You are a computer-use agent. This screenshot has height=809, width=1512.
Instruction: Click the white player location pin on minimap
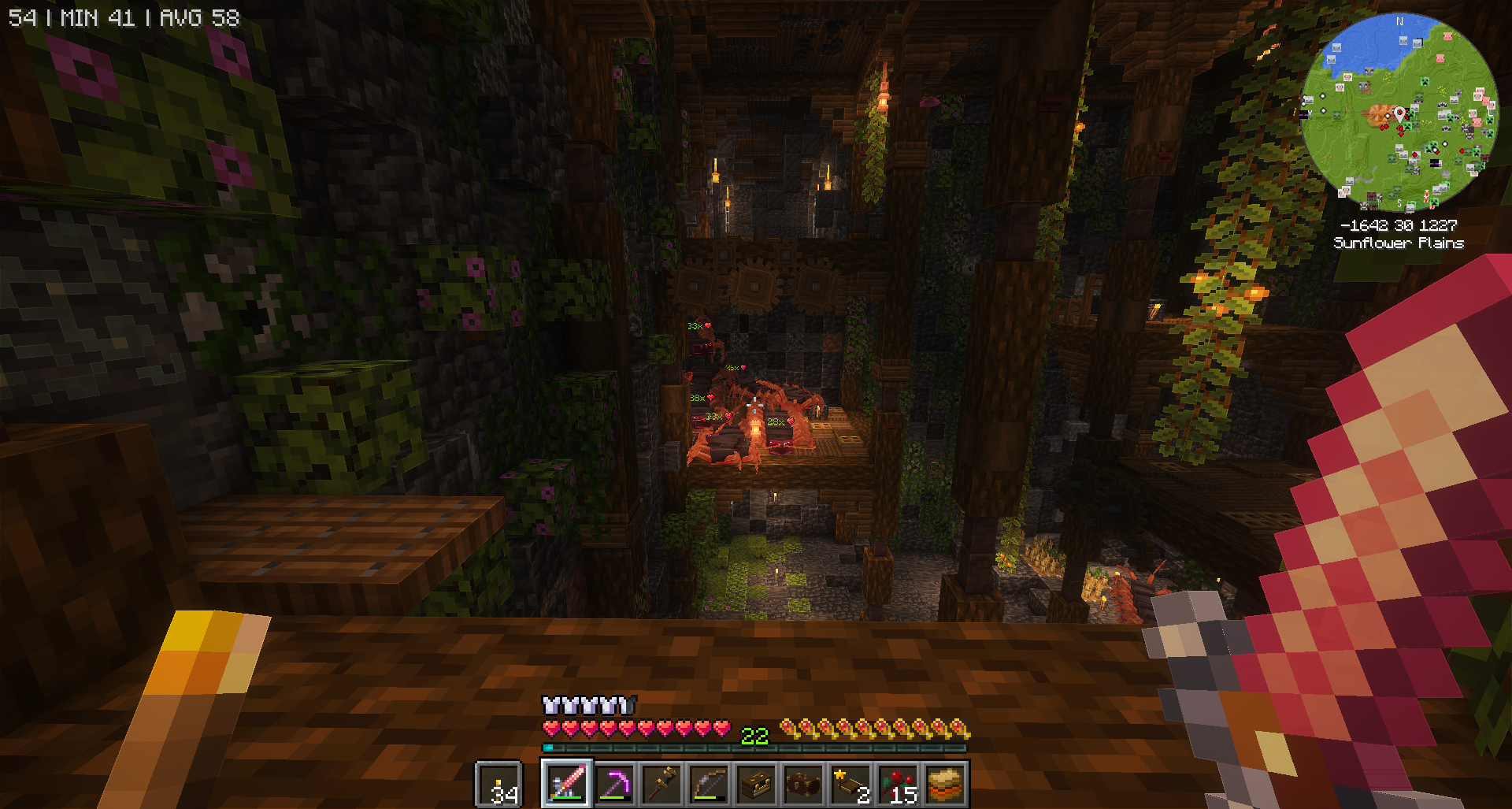[1399, 115]
